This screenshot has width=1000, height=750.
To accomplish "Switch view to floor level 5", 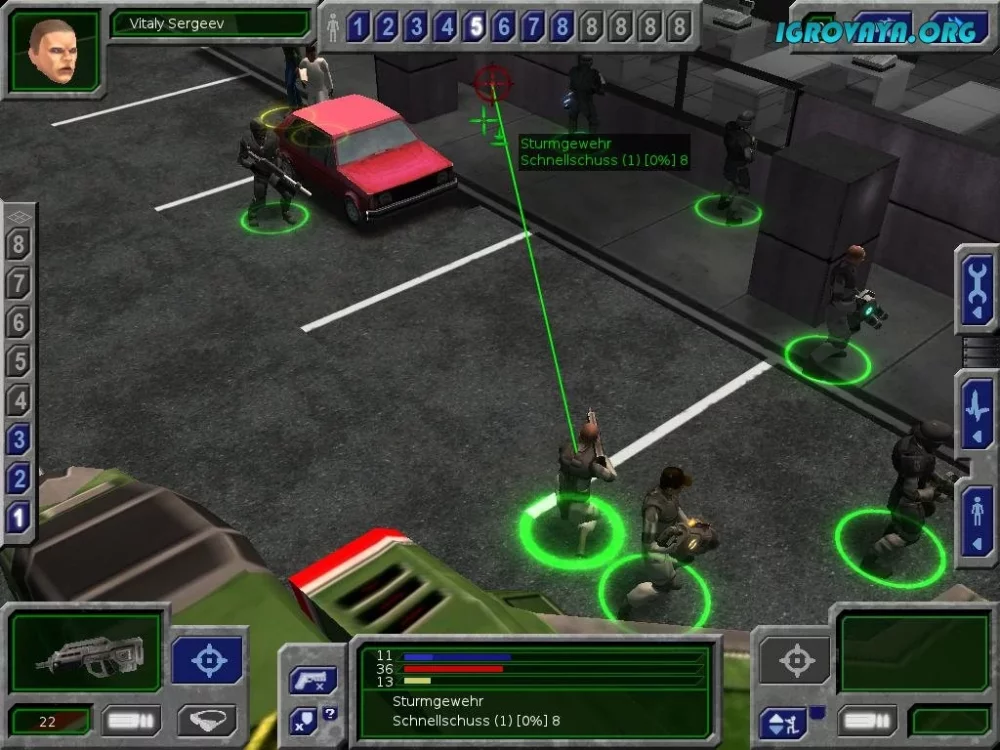I will [19, 361].
